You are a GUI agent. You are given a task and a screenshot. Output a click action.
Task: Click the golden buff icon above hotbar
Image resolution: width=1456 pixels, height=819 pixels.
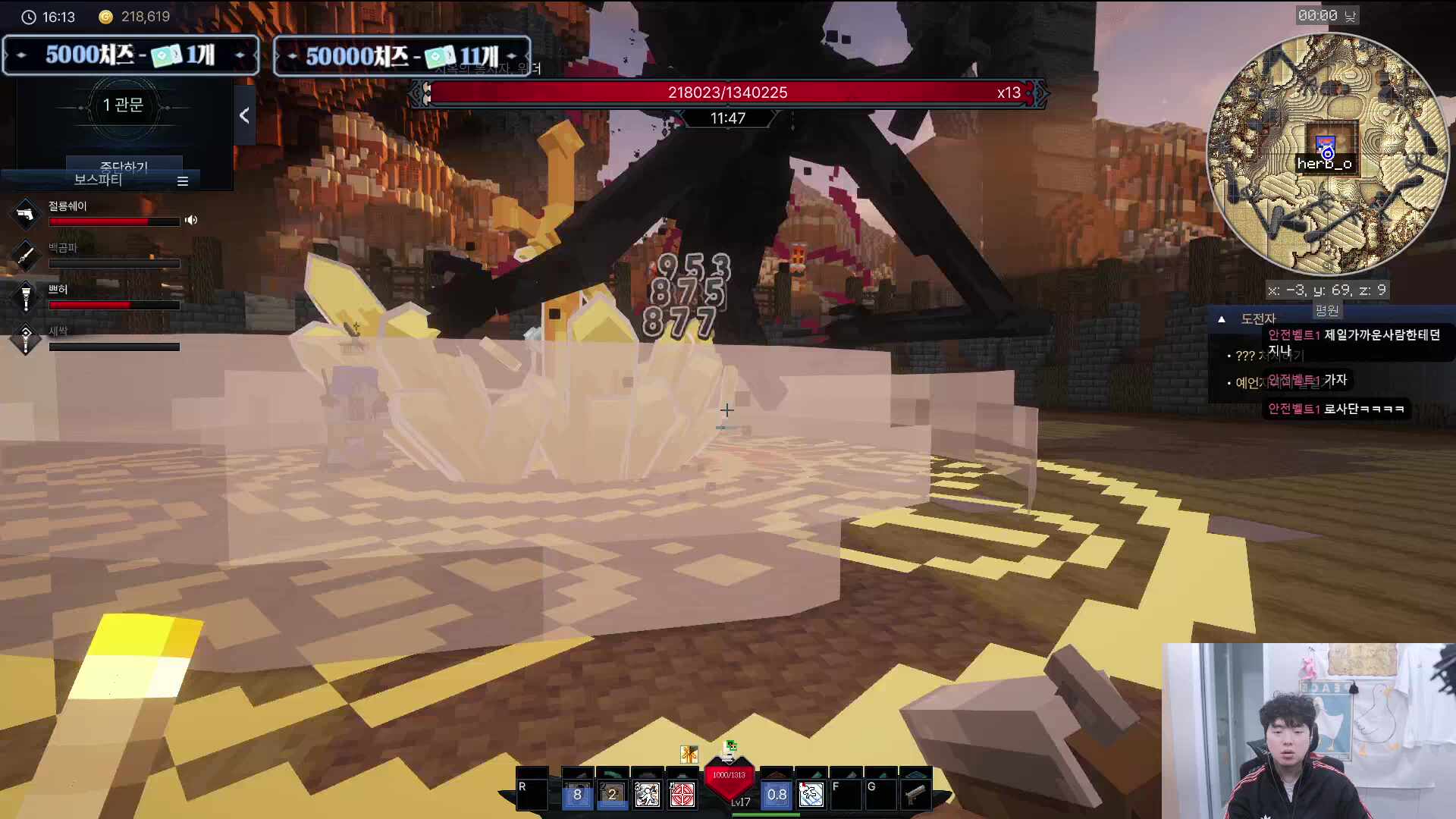coord(689,753)
